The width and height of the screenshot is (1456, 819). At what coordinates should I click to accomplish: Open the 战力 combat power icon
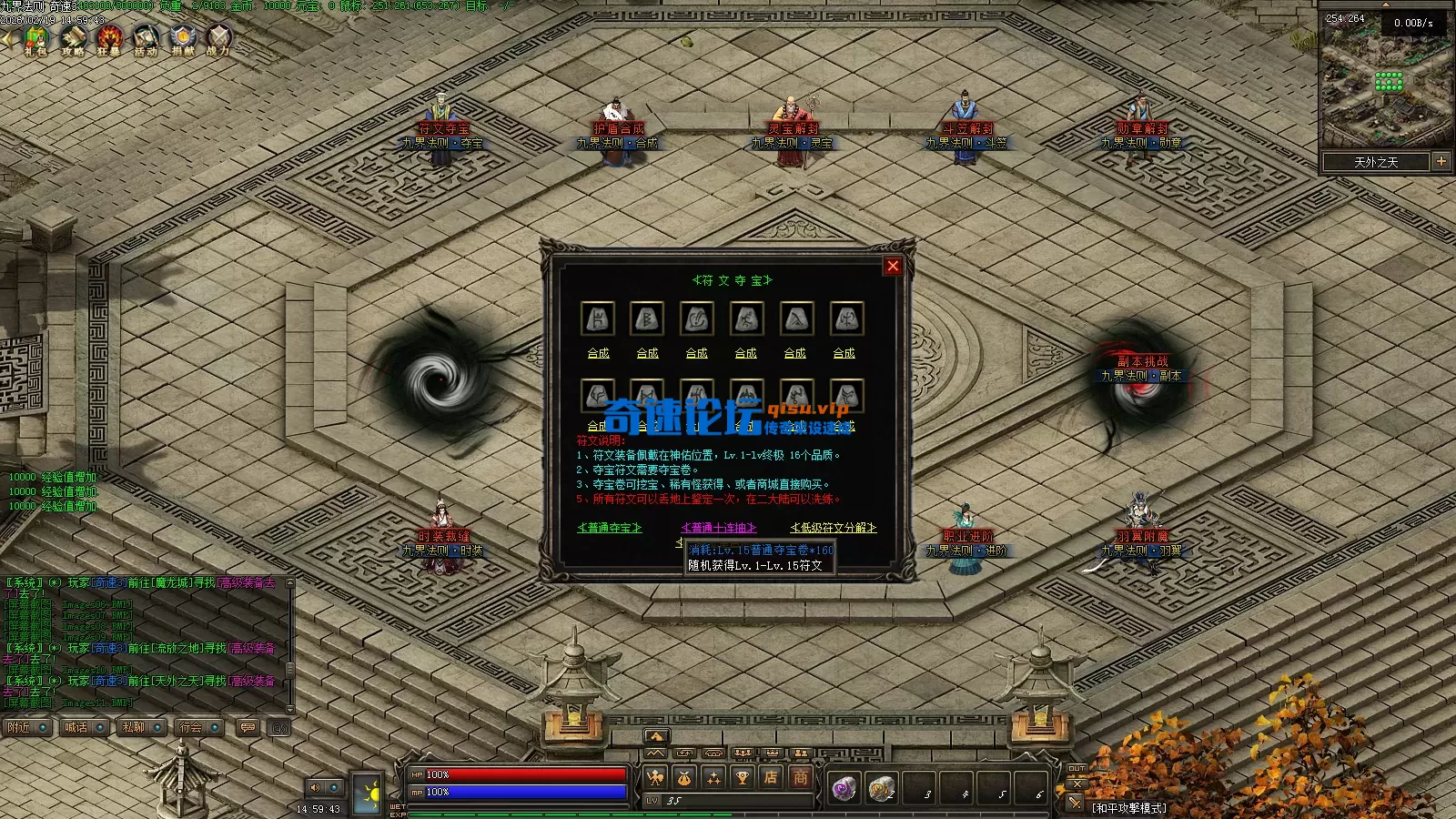tap(218, 40)
